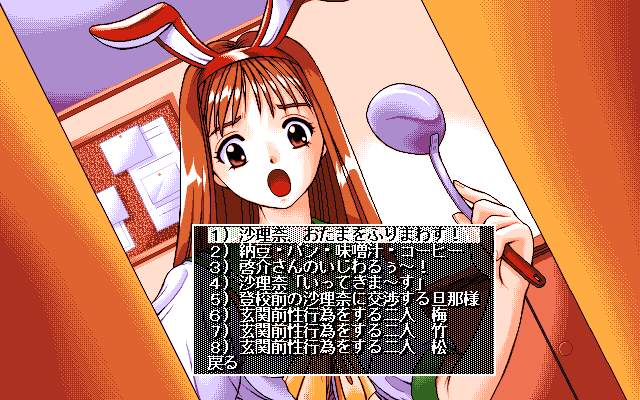The height and width of the screenshot is (400, 640).
Task: Select scene 1 沙理奈 おたまをふりまわす
Action: click(x=340, y=237)
